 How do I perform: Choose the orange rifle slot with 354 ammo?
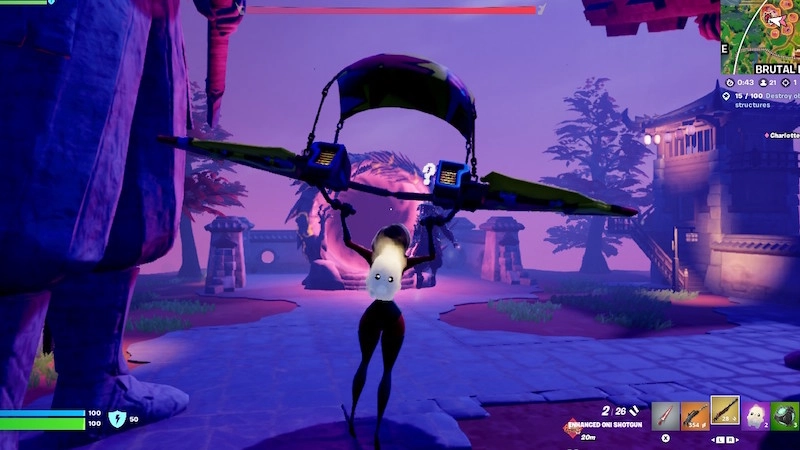(695, 416)
